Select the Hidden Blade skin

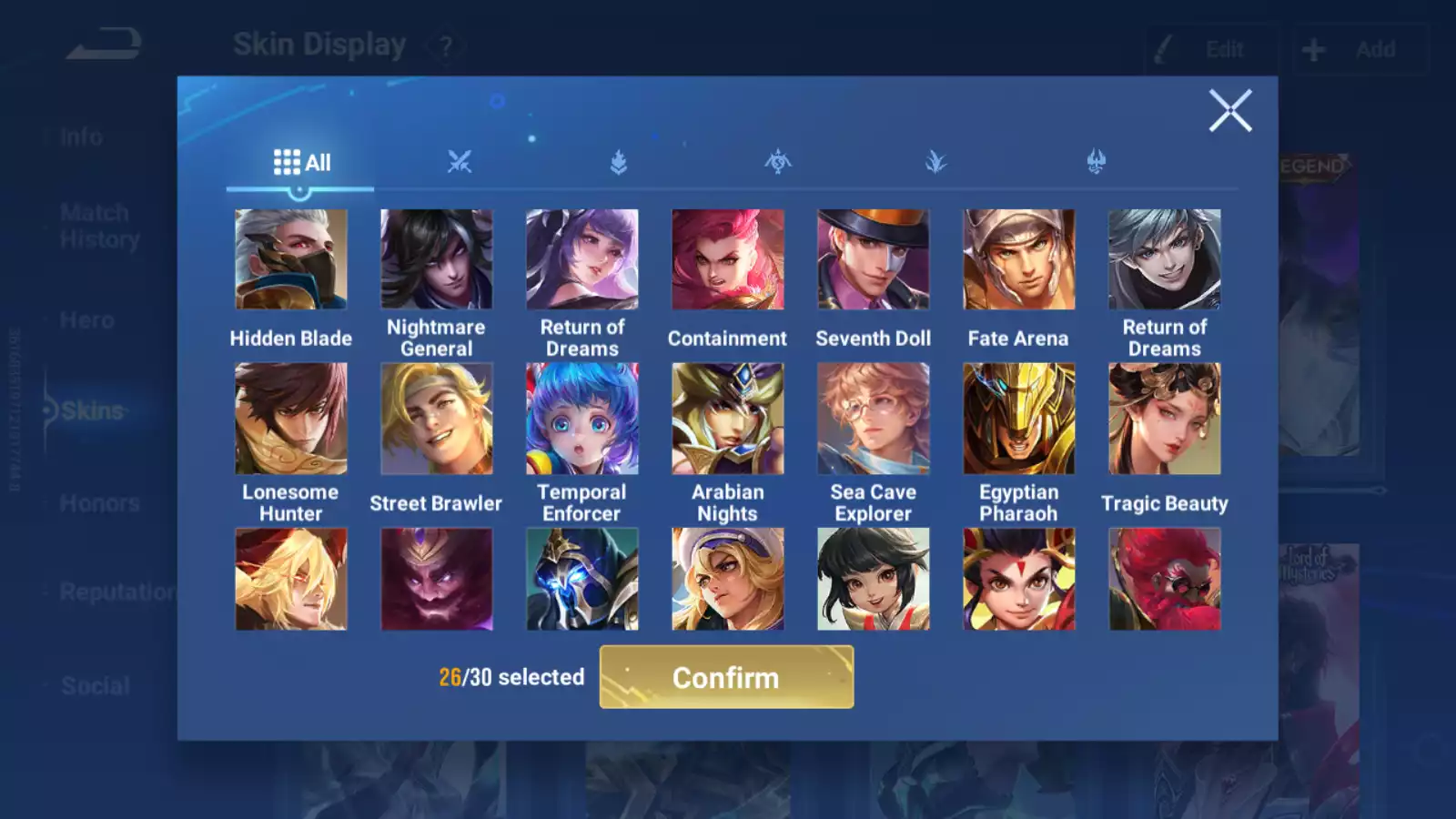pos(290,260)
